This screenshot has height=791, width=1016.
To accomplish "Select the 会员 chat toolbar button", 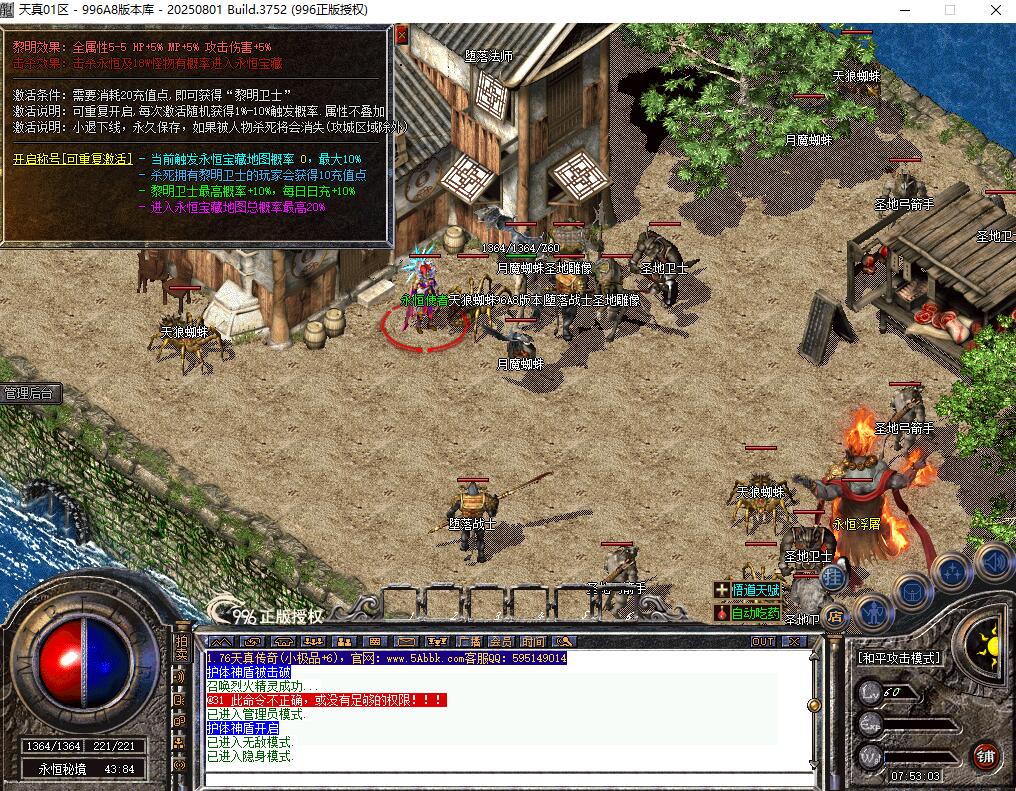I will pyautogui.click(x=500, y=642).
